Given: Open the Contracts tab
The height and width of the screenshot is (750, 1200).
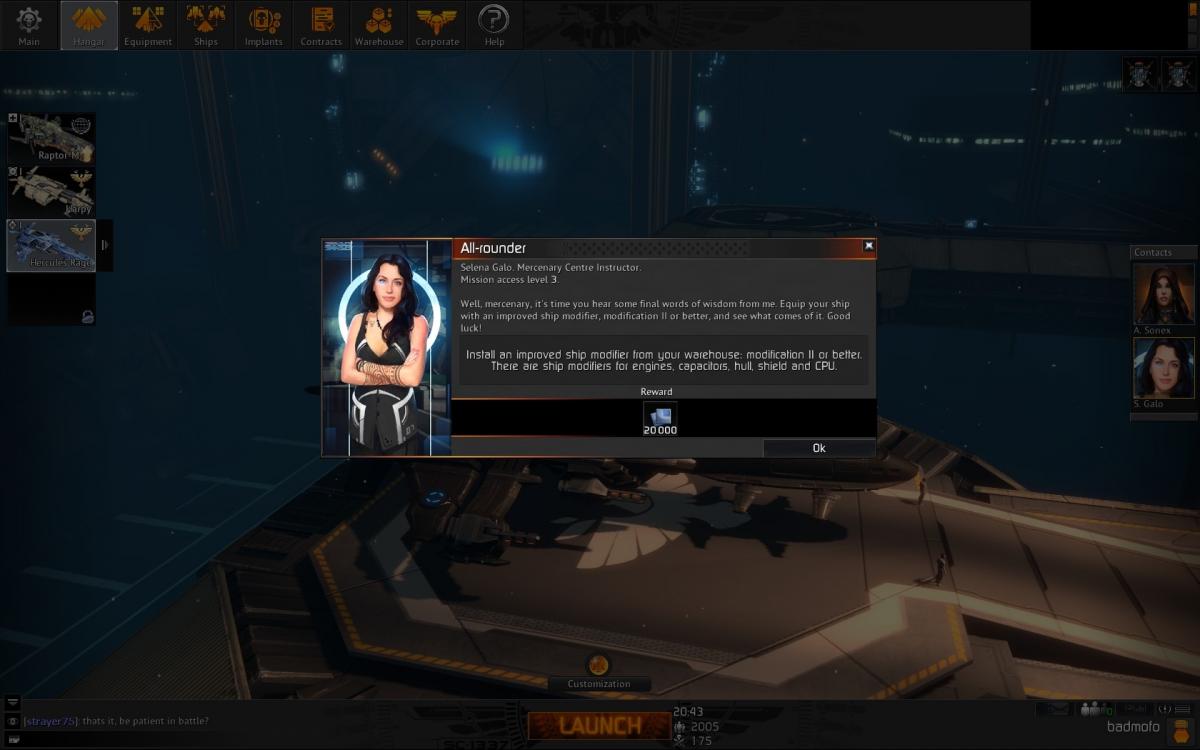Looking at the screenshot, I should pyautogui.click(x=321, y=25).
